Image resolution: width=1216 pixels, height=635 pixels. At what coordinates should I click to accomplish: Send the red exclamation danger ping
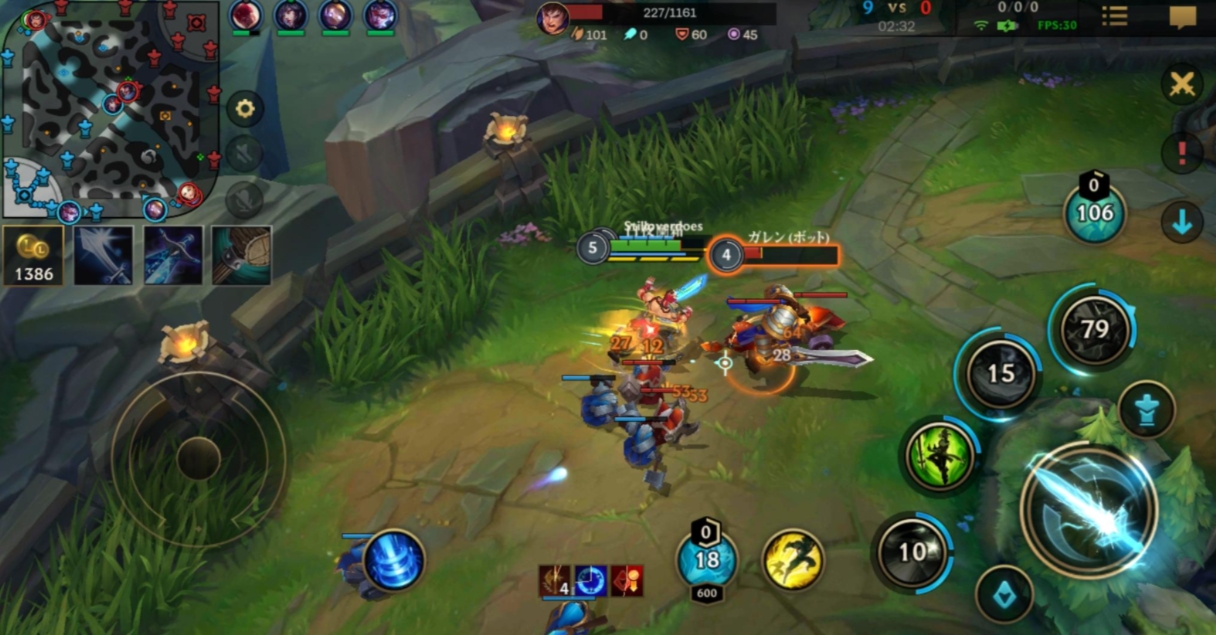click(1182, 153)
